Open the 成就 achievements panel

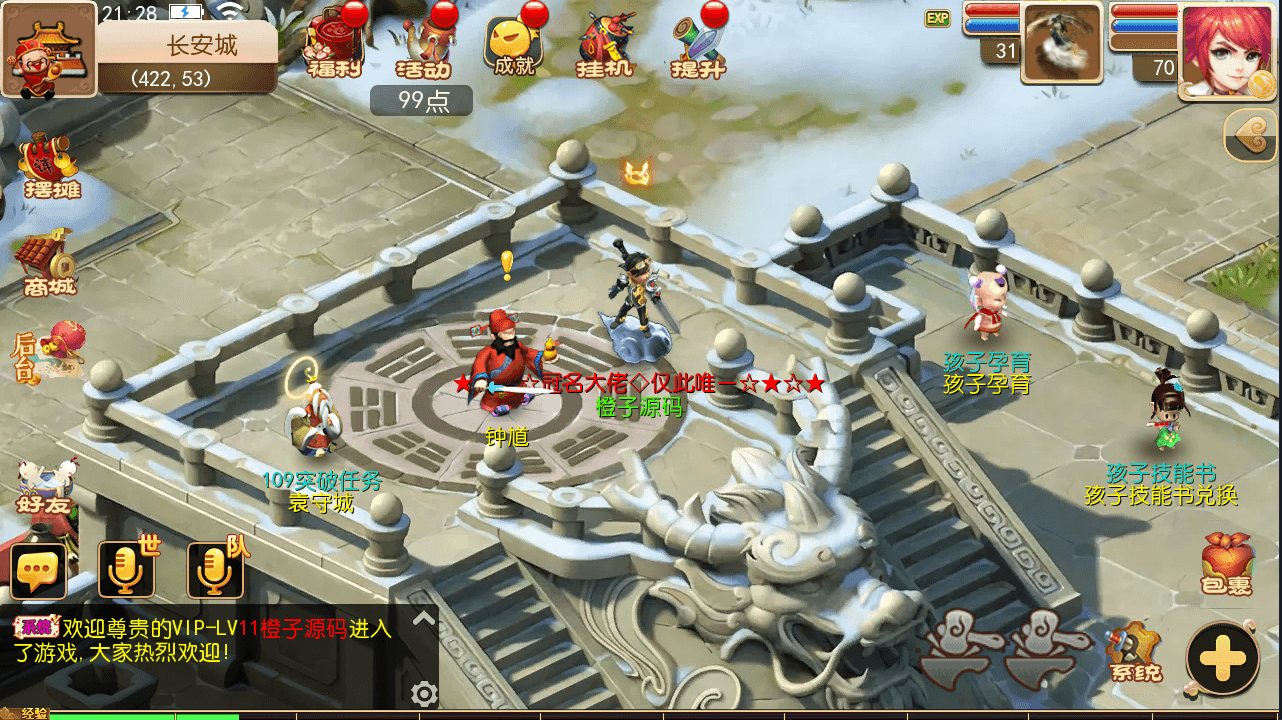515,47
